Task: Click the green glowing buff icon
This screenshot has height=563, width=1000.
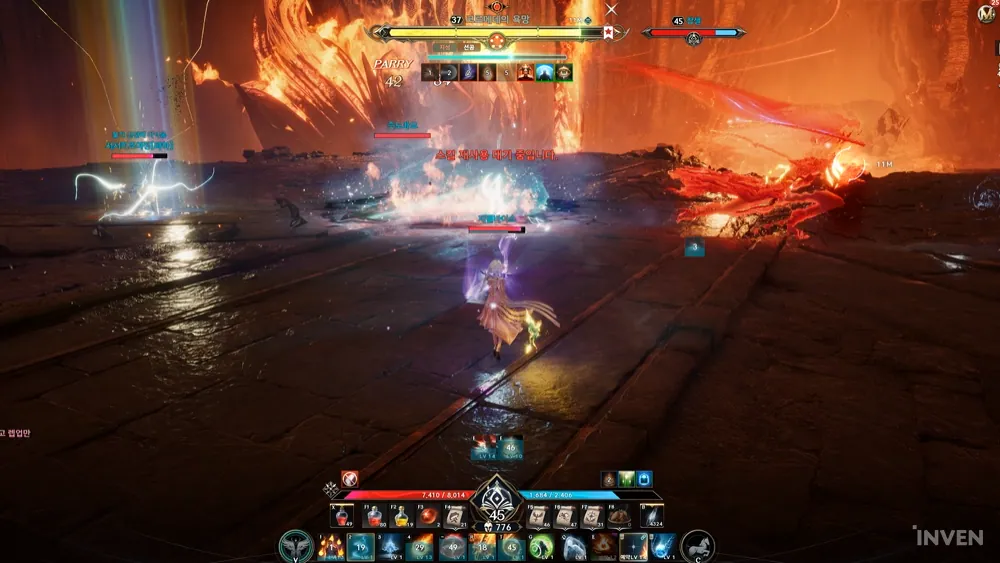Action: pos(626,479)
